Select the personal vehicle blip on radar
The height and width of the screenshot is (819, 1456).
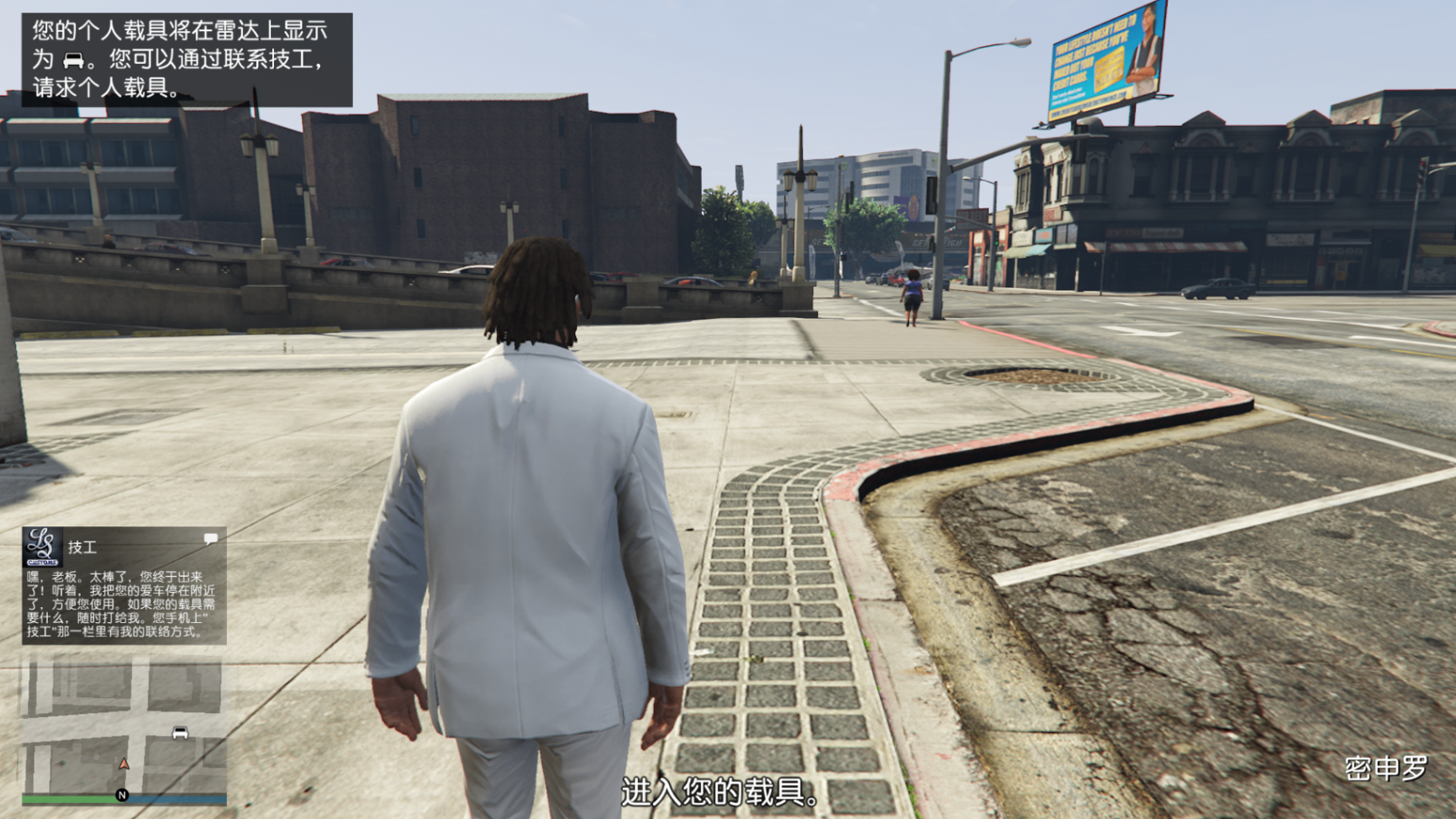(180, 732)
